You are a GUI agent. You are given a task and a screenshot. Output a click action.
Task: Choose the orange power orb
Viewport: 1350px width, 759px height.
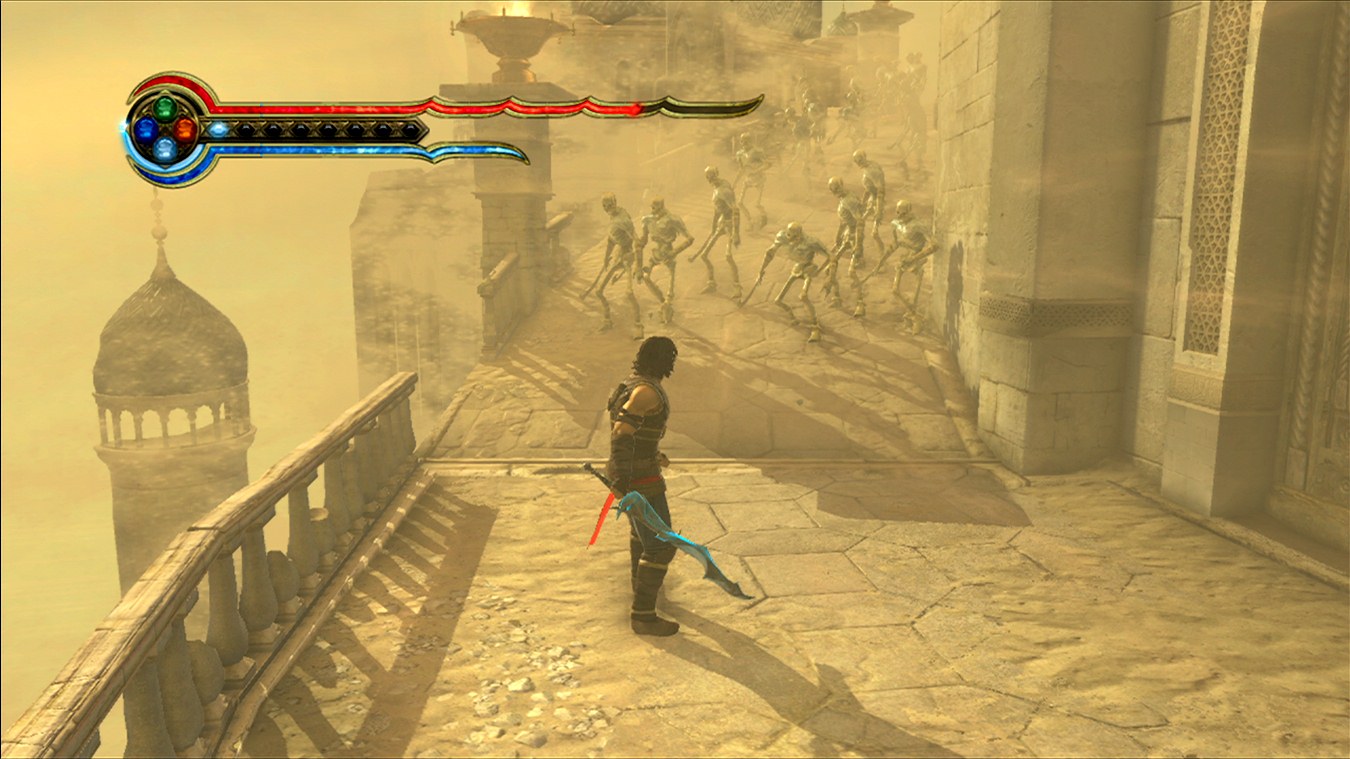[x=186, y=128]
